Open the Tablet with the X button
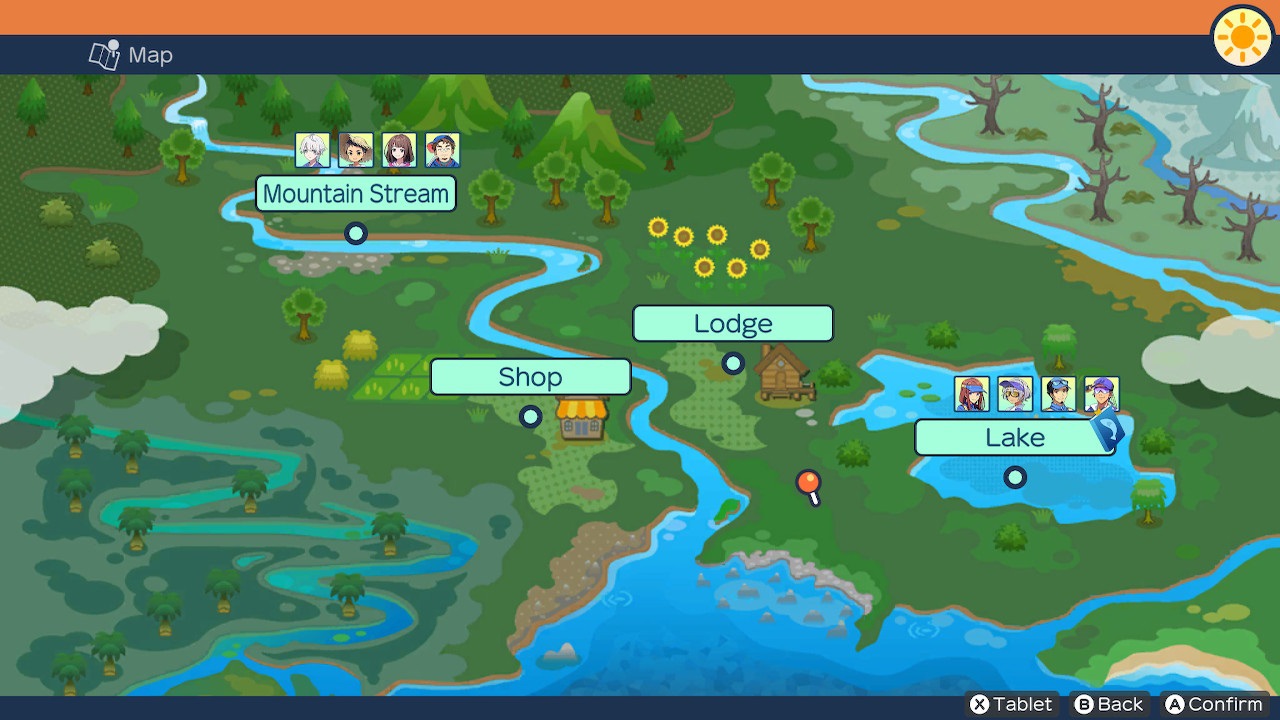Viewport: 1280px width, 720px height. point(1010,704)
